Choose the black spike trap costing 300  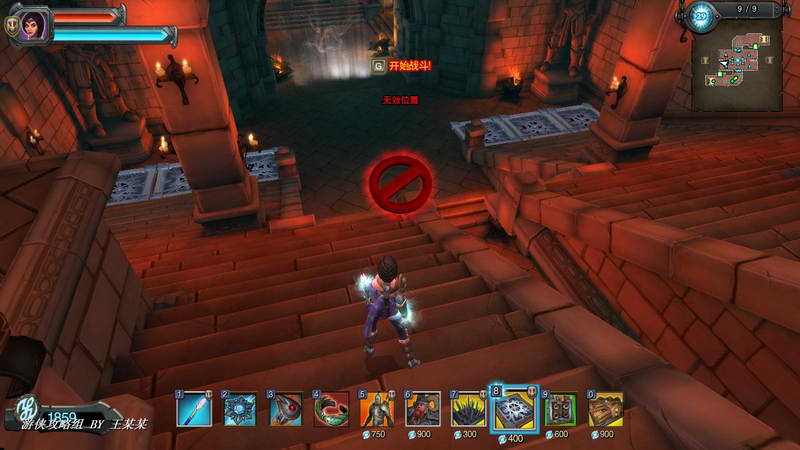coord(469,409)
